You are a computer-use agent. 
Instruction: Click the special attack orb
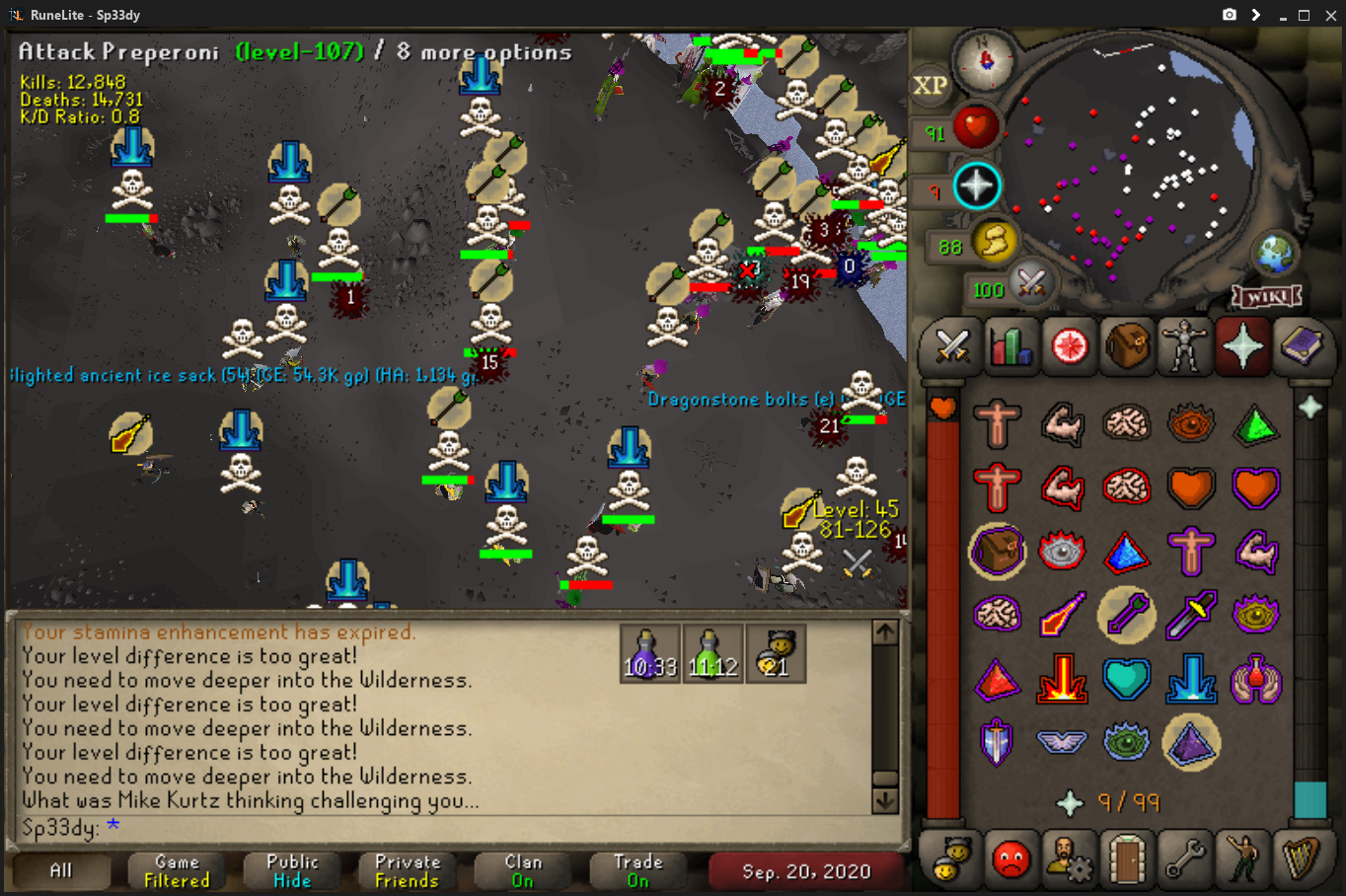[x=1031, y=284]
